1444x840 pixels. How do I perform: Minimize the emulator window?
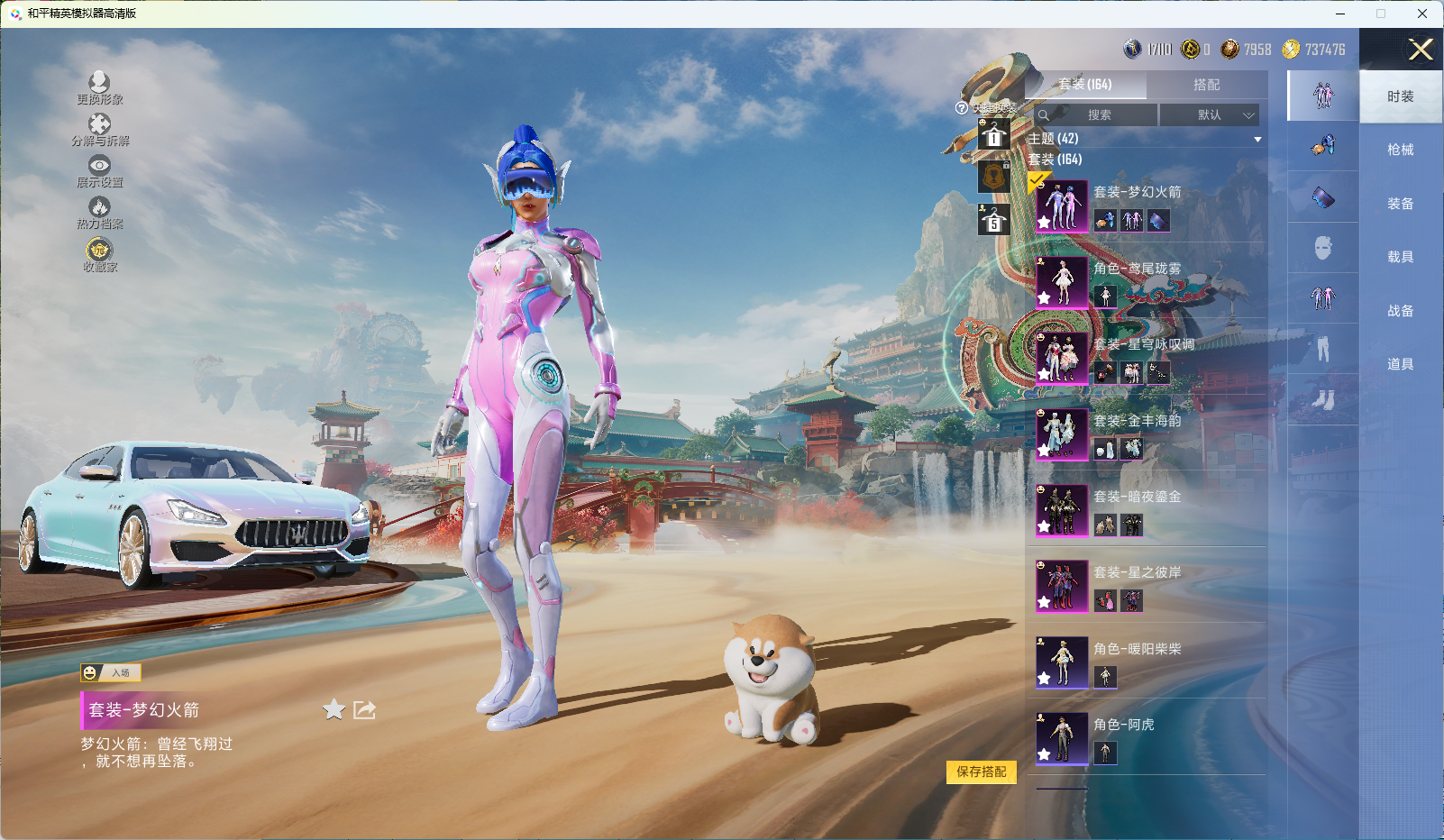(1340, 14)
